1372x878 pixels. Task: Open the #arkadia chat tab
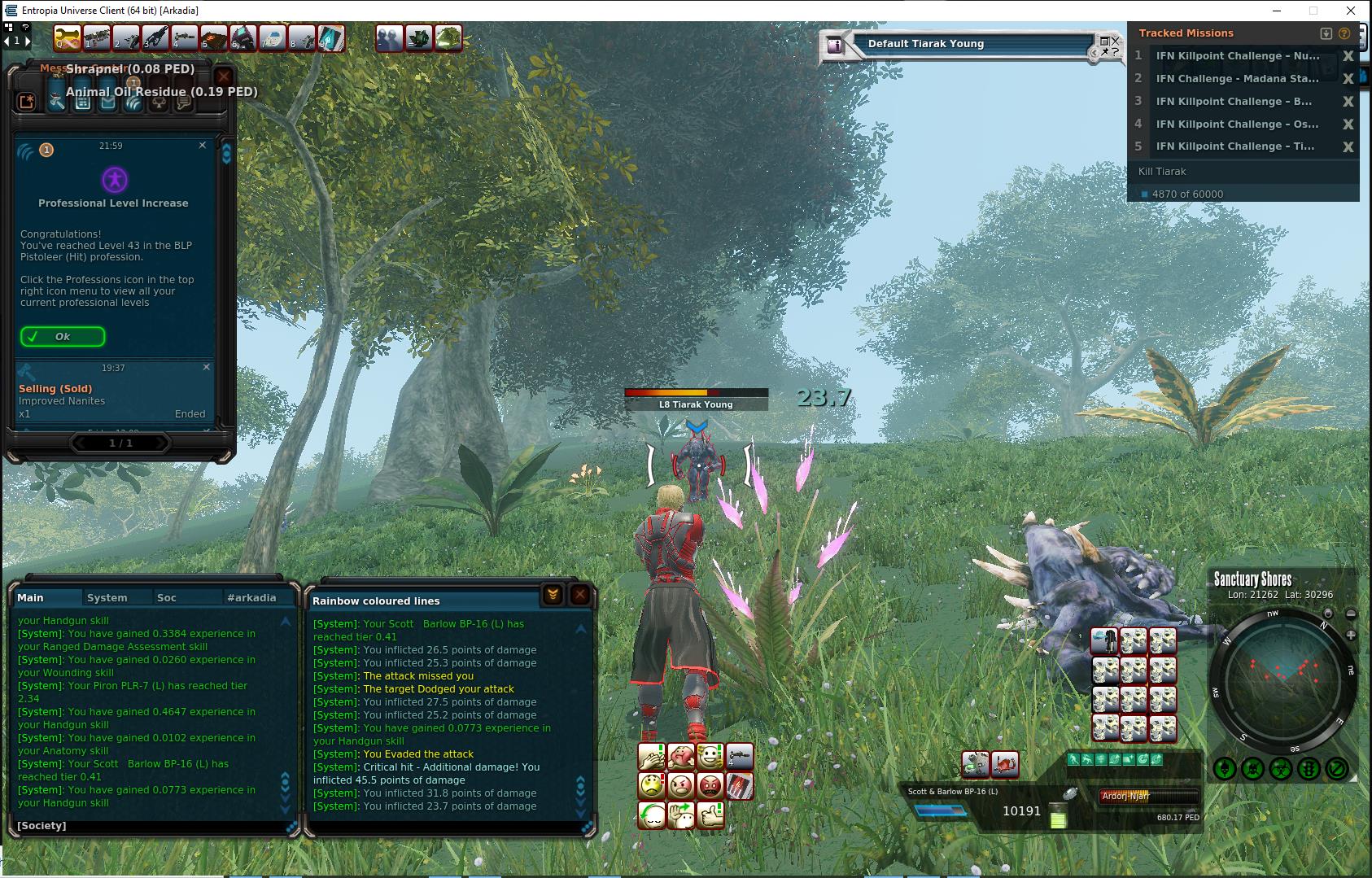click(x=251, y=597)
